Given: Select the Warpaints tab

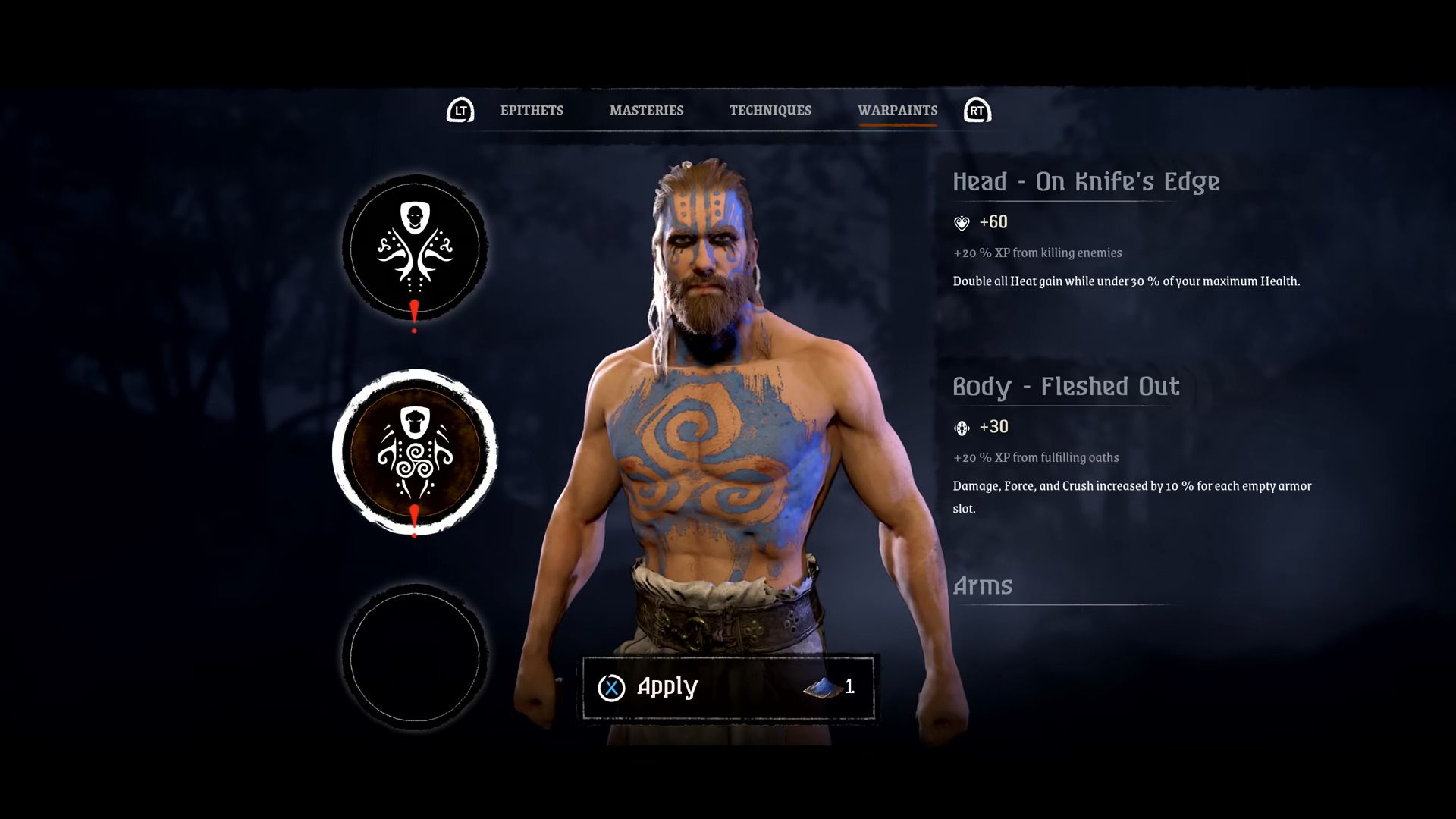Looking at the screenshot, I should 897,111.
